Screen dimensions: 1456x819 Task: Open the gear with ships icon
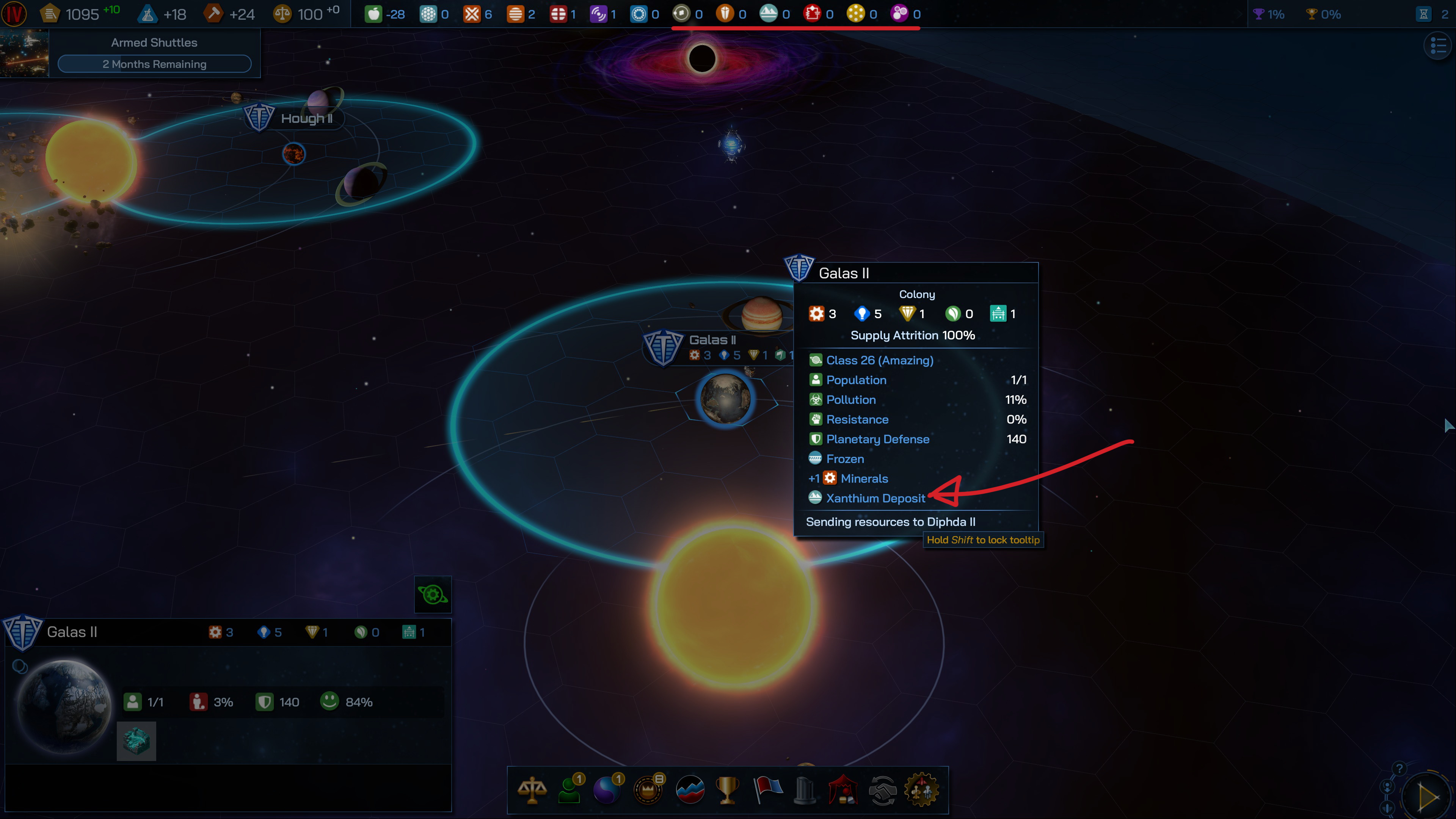[x=922, y=790]
